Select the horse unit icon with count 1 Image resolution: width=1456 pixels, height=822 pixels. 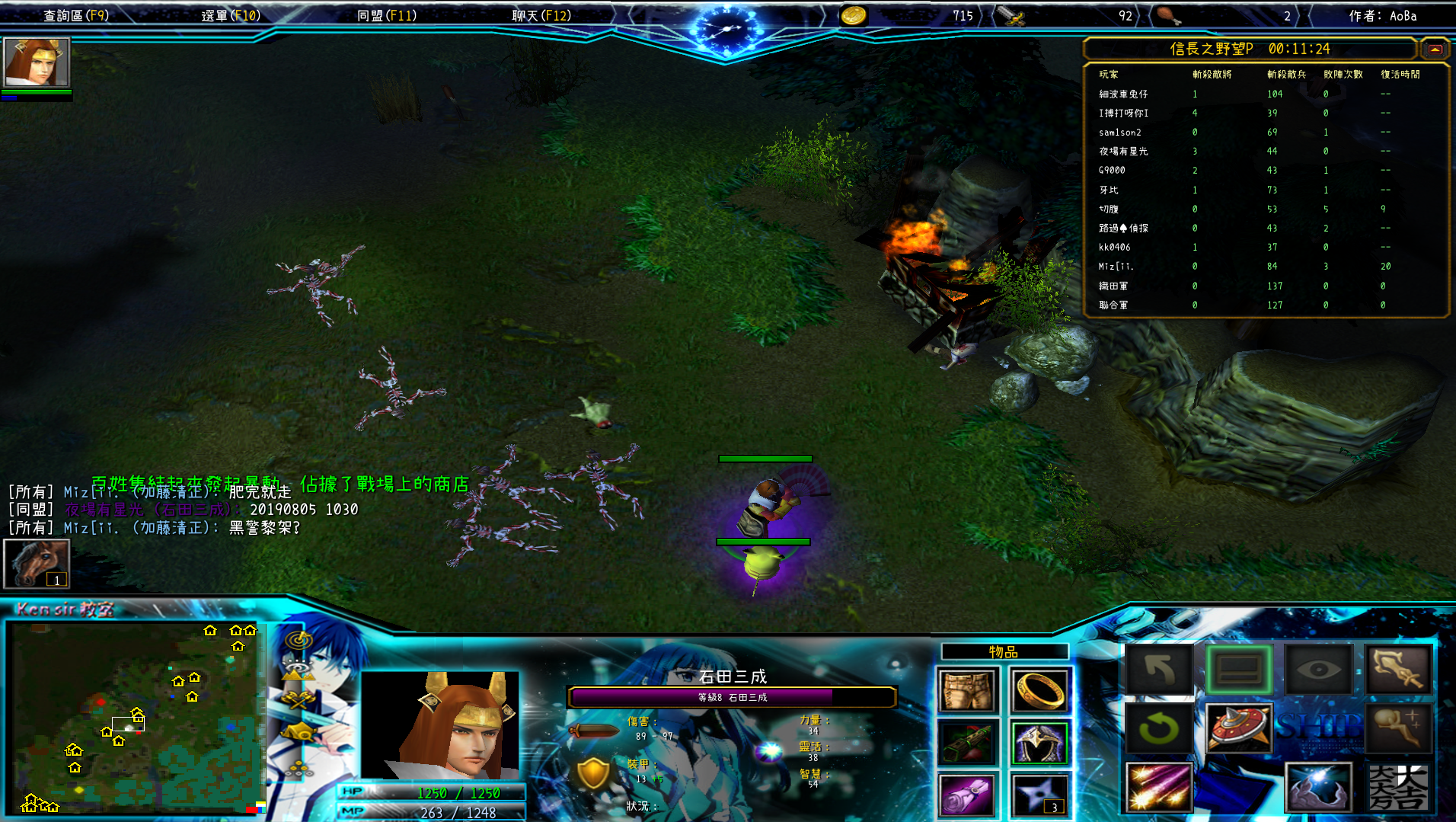pyautogui.click(x=37, y=563)
